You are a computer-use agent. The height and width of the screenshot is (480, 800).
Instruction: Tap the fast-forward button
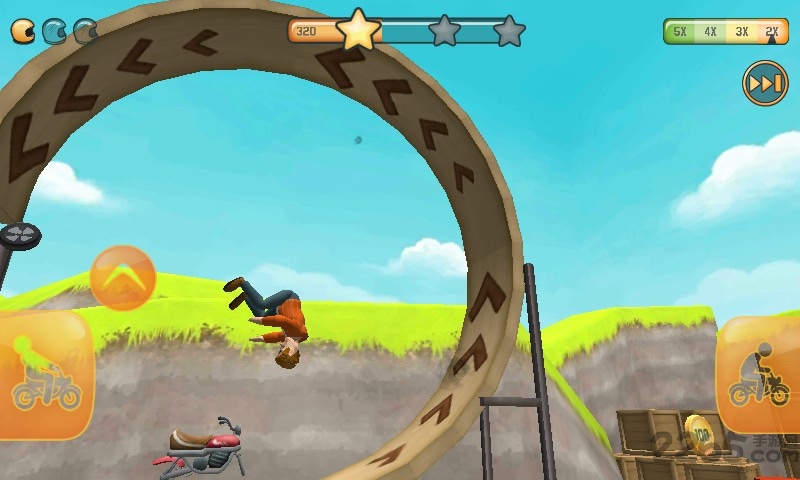765,84
